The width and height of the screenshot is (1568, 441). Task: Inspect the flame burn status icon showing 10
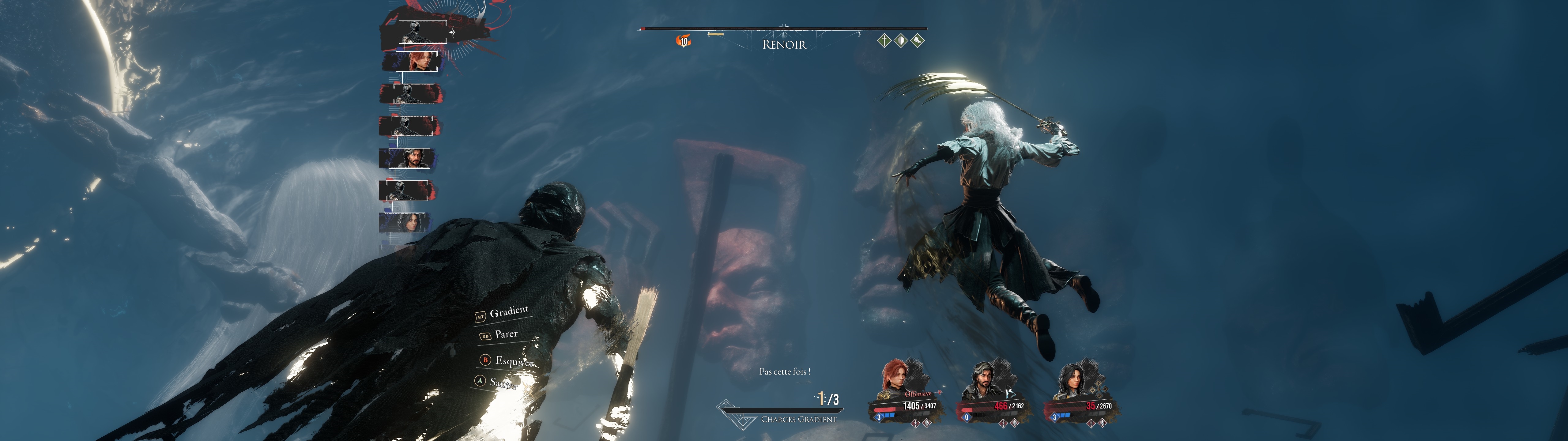[x=684, y=41]
